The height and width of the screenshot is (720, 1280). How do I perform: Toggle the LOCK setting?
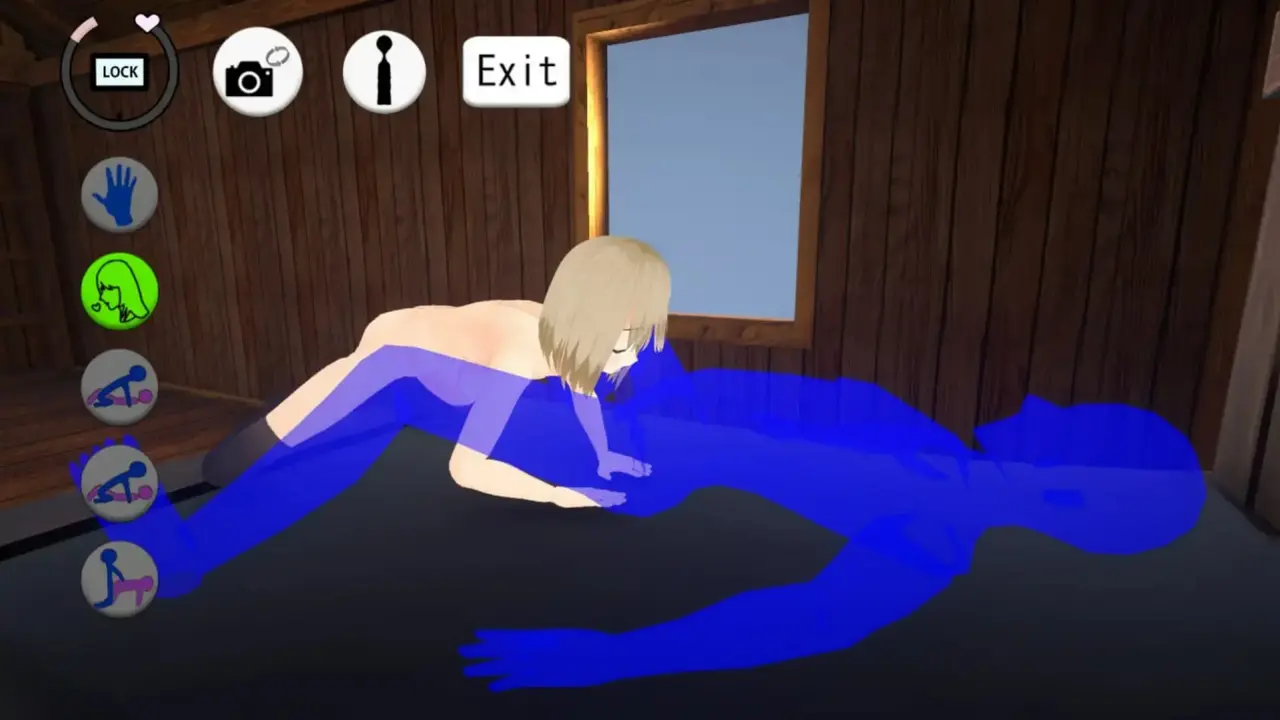click(119, 72)
